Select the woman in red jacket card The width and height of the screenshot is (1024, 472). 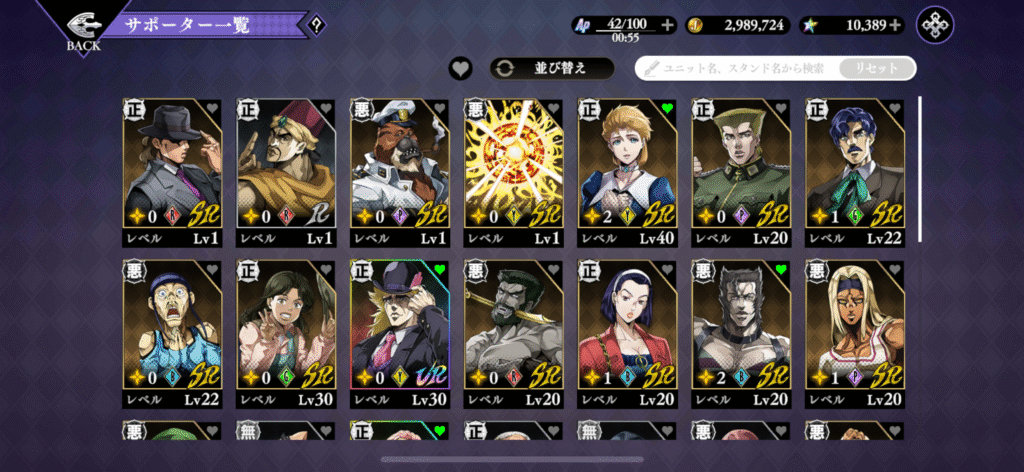tap(627, 334)
